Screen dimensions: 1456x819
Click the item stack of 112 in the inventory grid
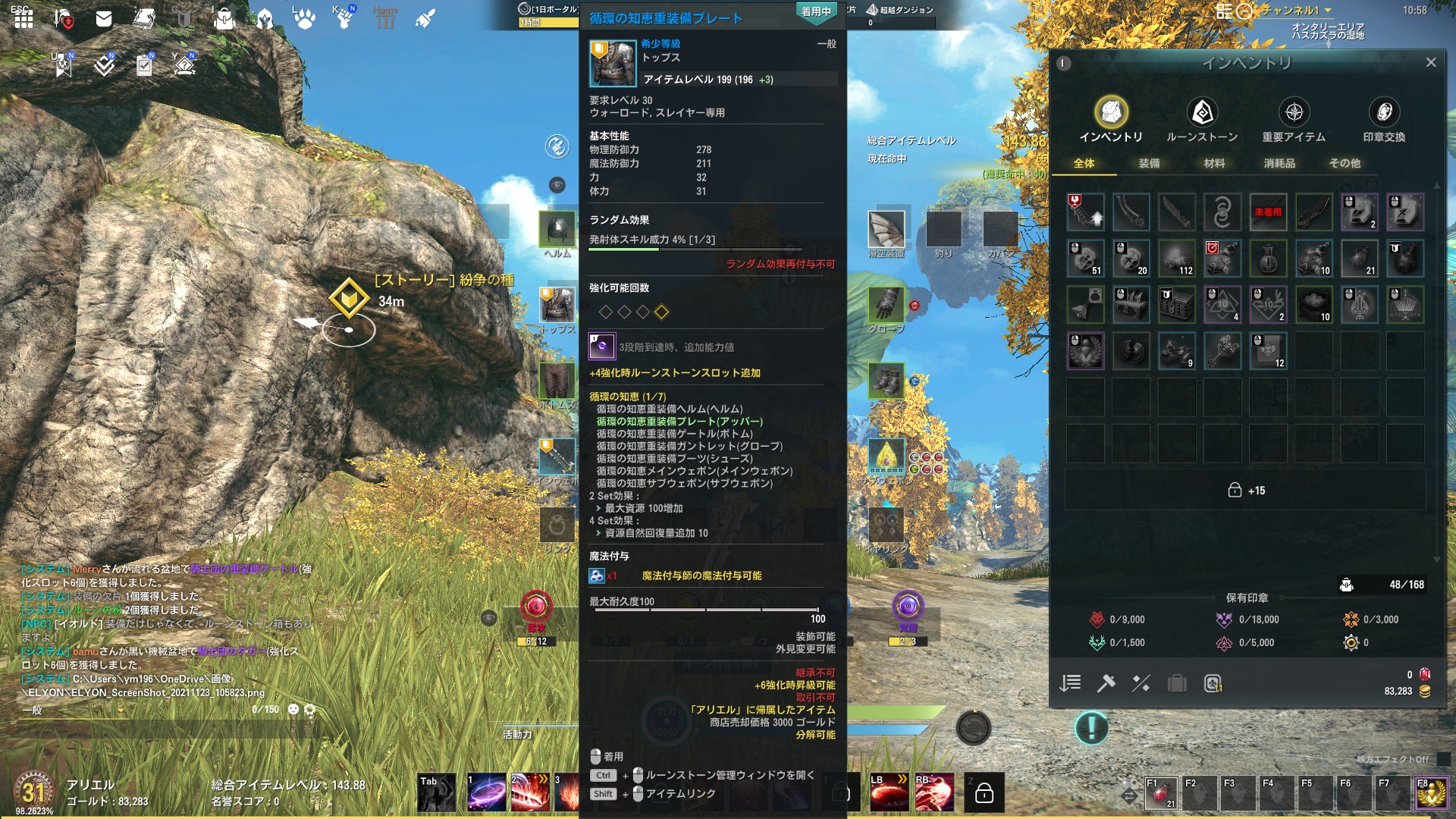[1177, 258]
